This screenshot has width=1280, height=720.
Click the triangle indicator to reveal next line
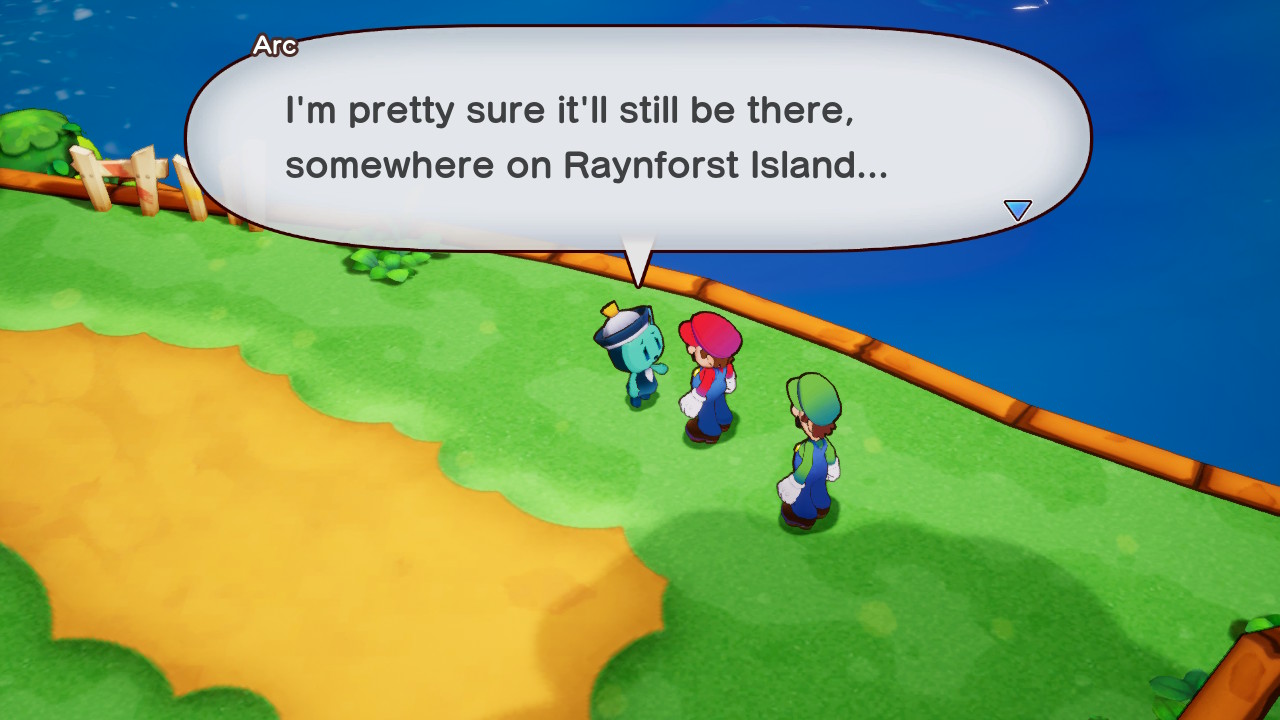coord(1017,210)
